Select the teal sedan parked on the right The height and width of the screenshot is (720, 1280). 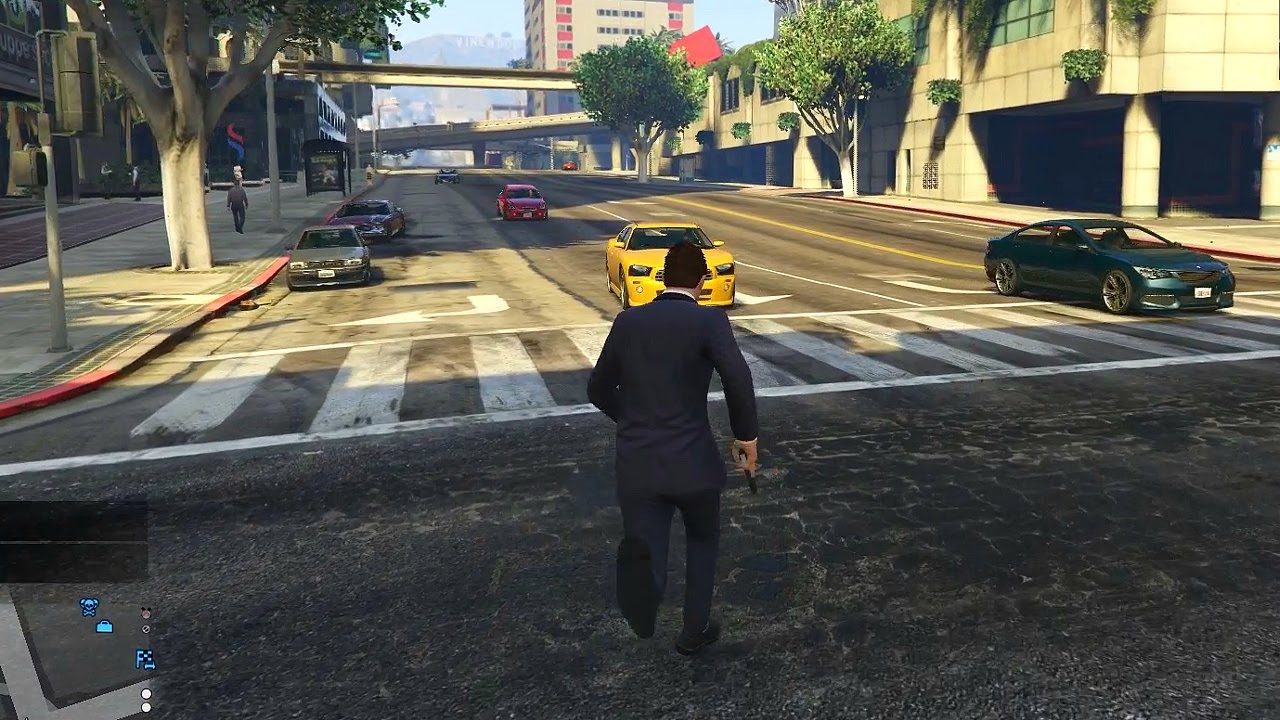pos(1100,262)
